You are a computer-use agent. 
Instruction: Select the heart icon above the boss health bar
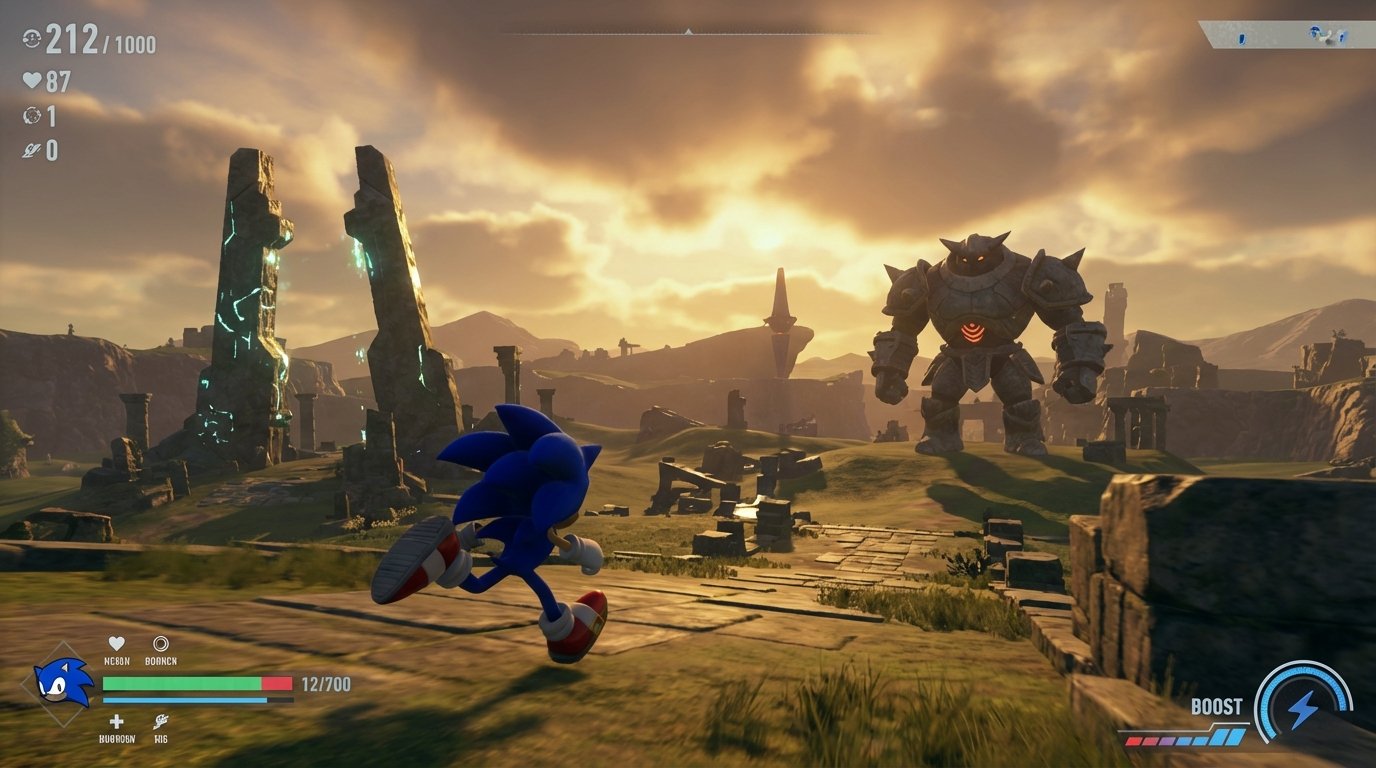[115, 643]
